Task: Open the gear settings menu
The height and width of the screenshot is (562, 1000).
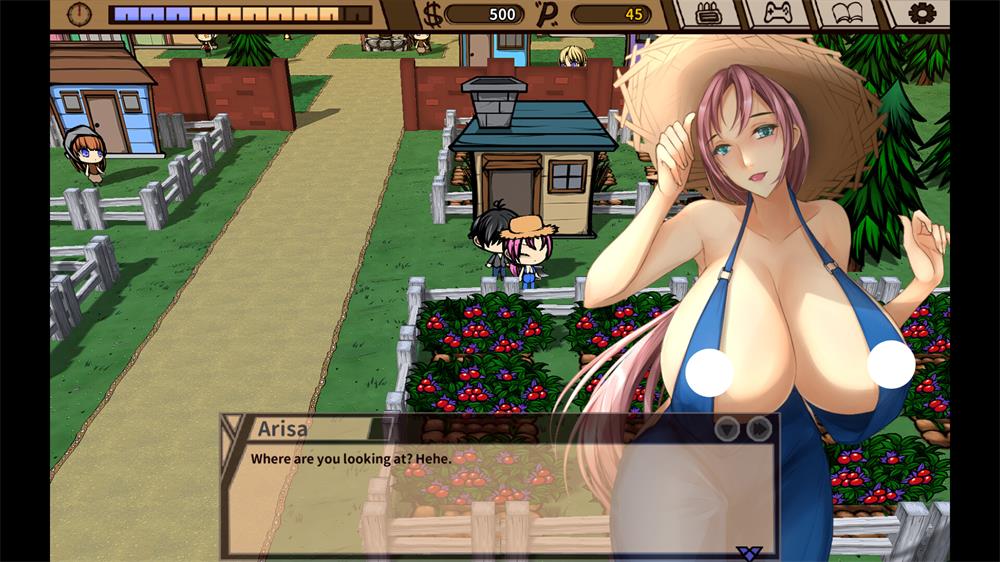Action: click(x=923, y=14)
